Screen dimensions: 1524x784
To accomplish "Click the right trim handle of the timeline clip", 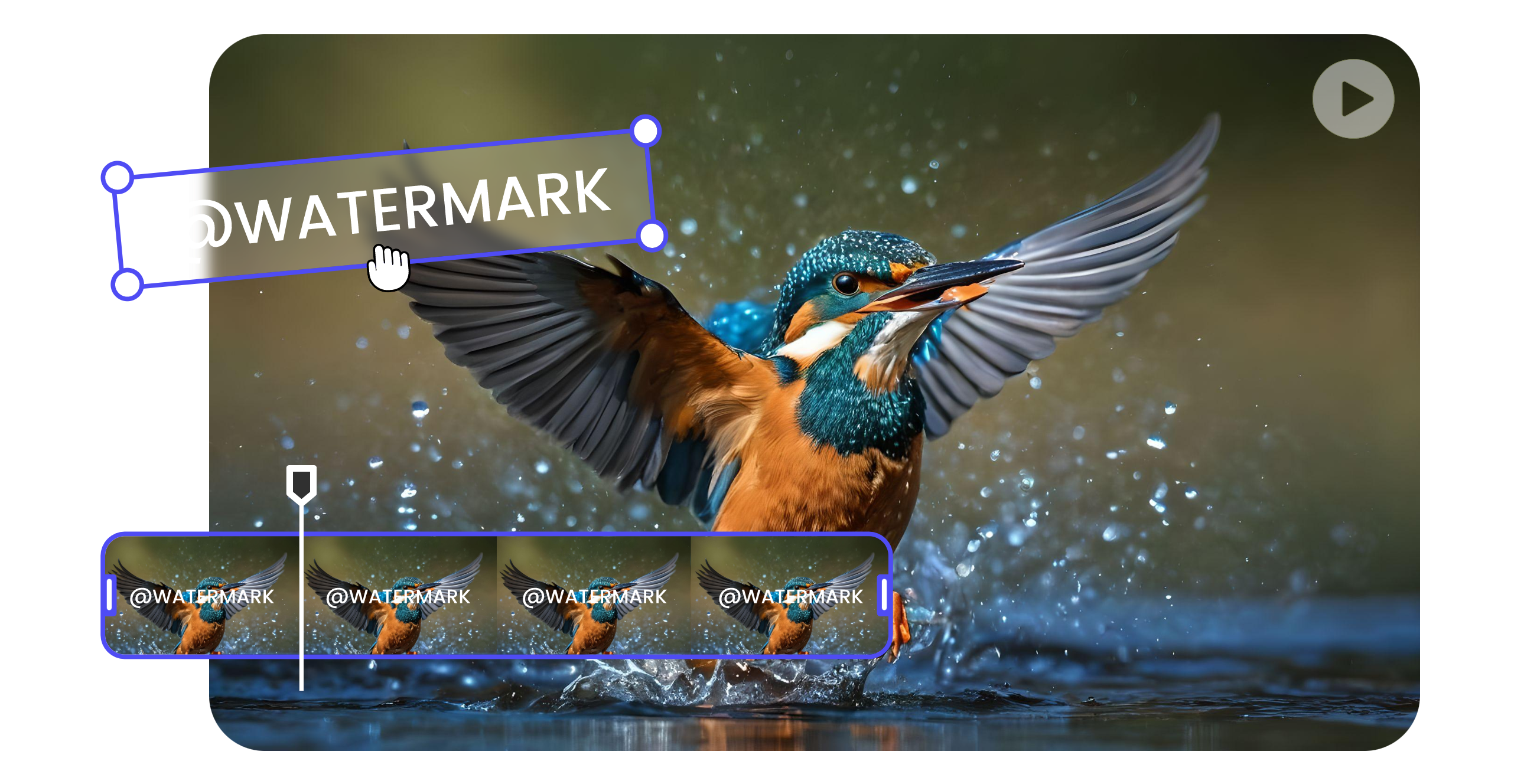I will tap(884, 595).
